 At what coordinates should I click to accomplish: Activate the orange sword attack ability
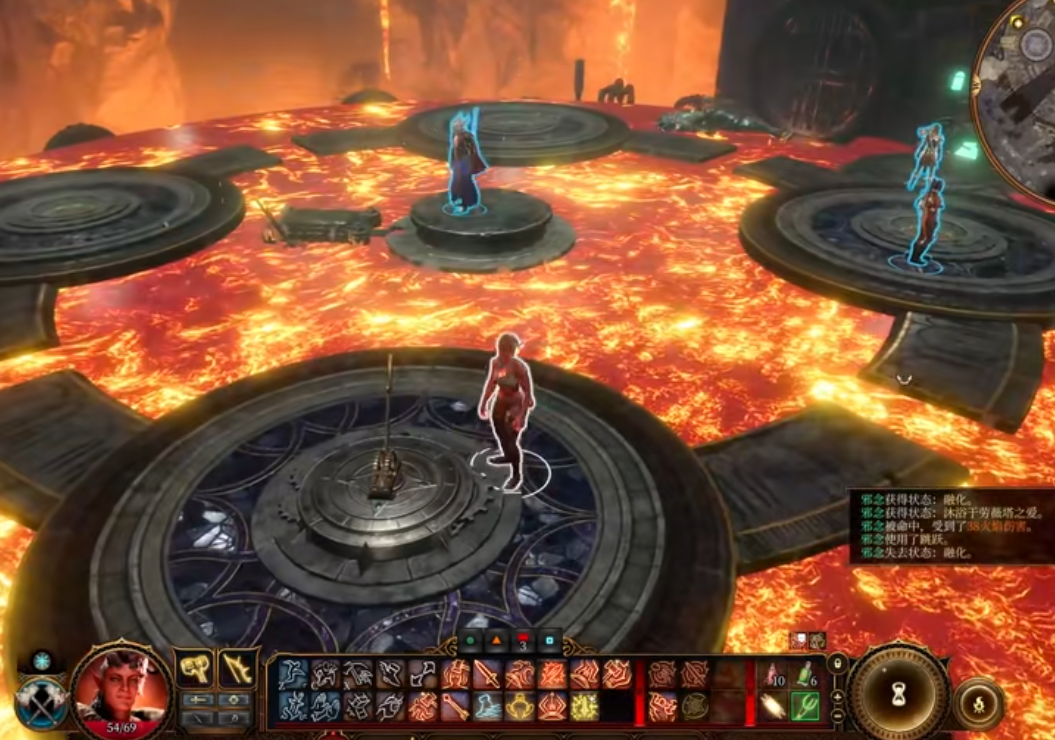pos(487,675)
